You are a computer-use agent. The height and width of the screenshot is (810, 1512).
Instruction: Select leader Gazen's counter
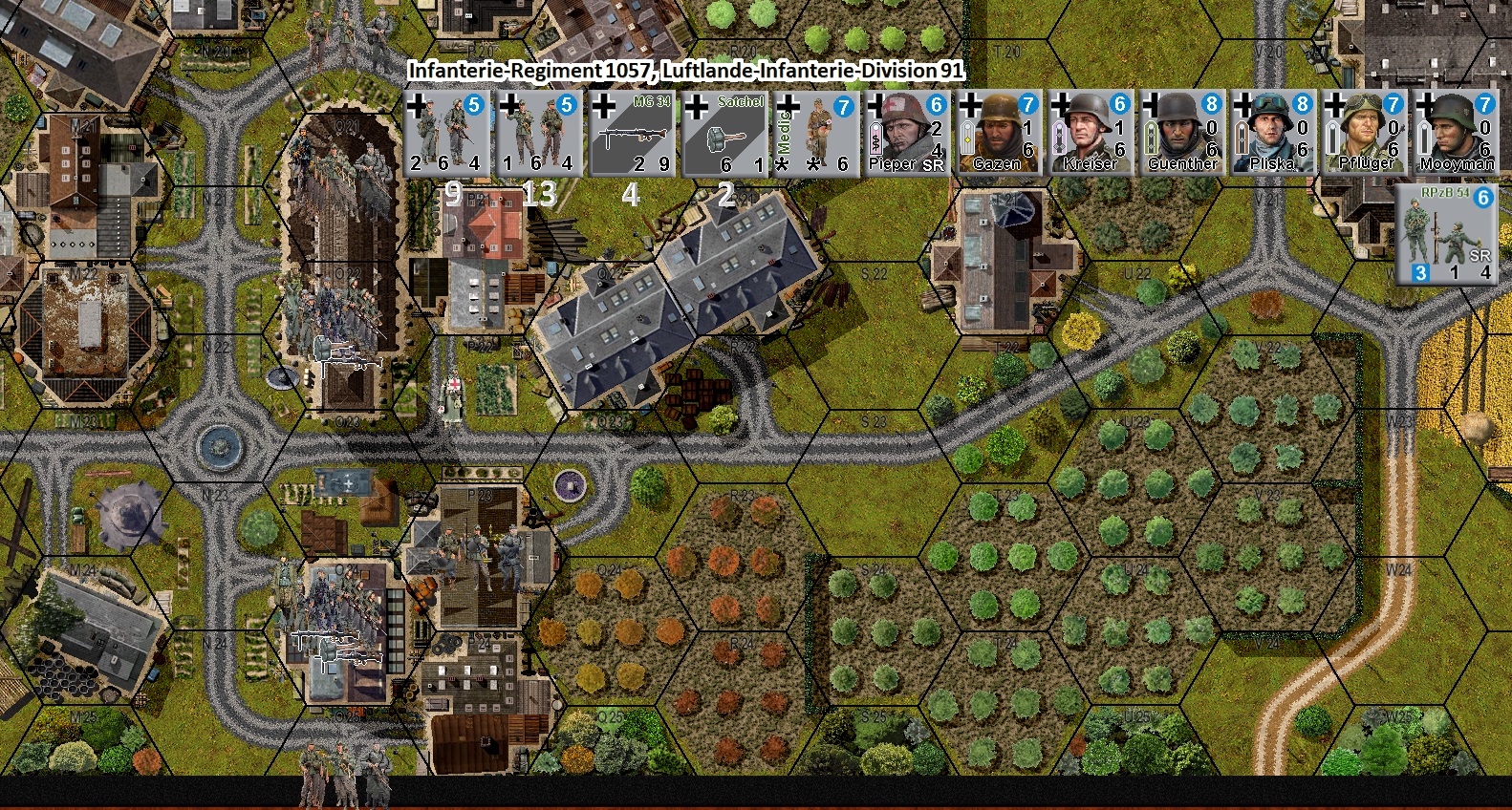999,134
